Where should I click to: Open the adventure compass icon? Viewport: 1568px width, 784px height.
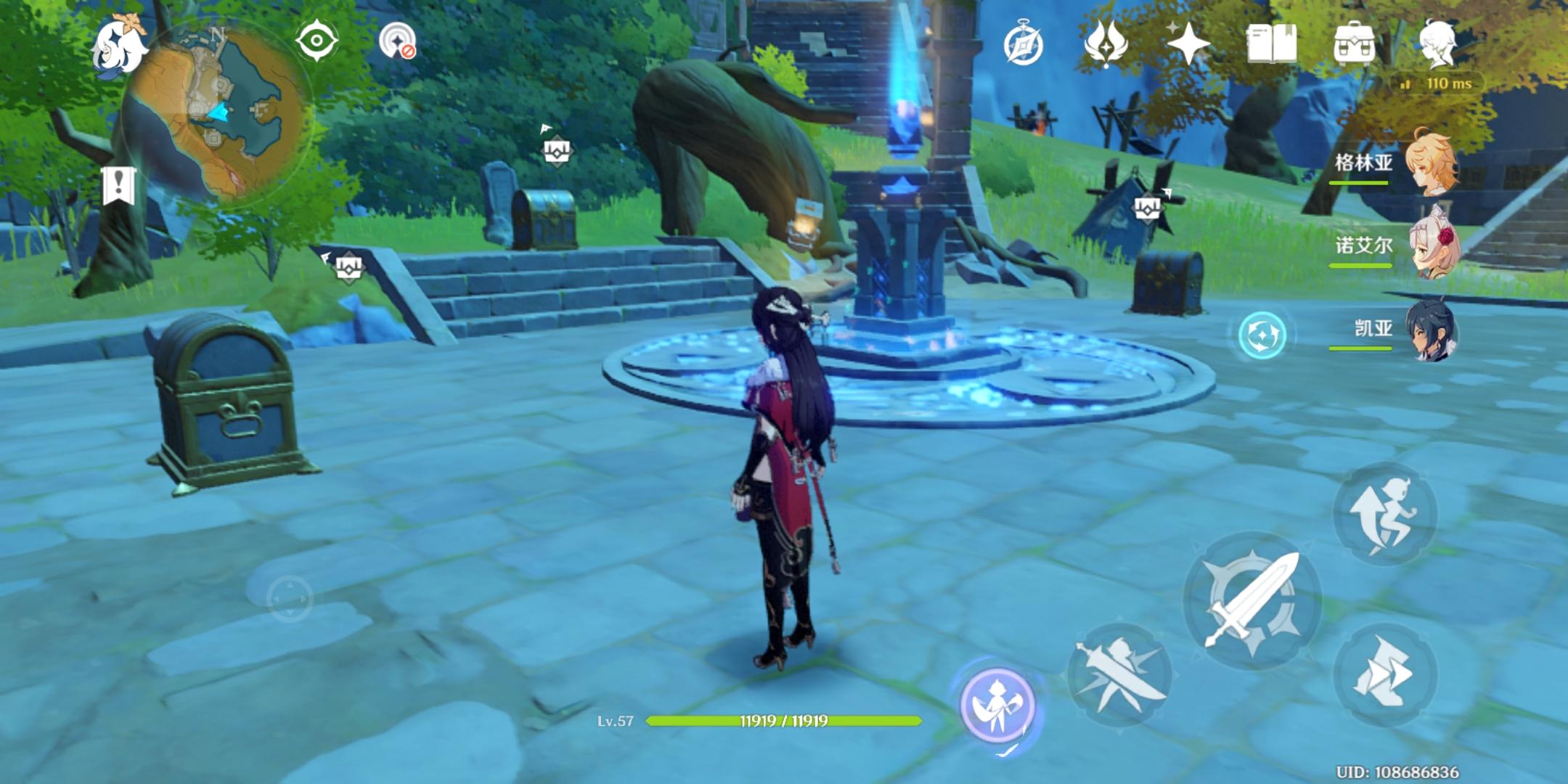1023,44
